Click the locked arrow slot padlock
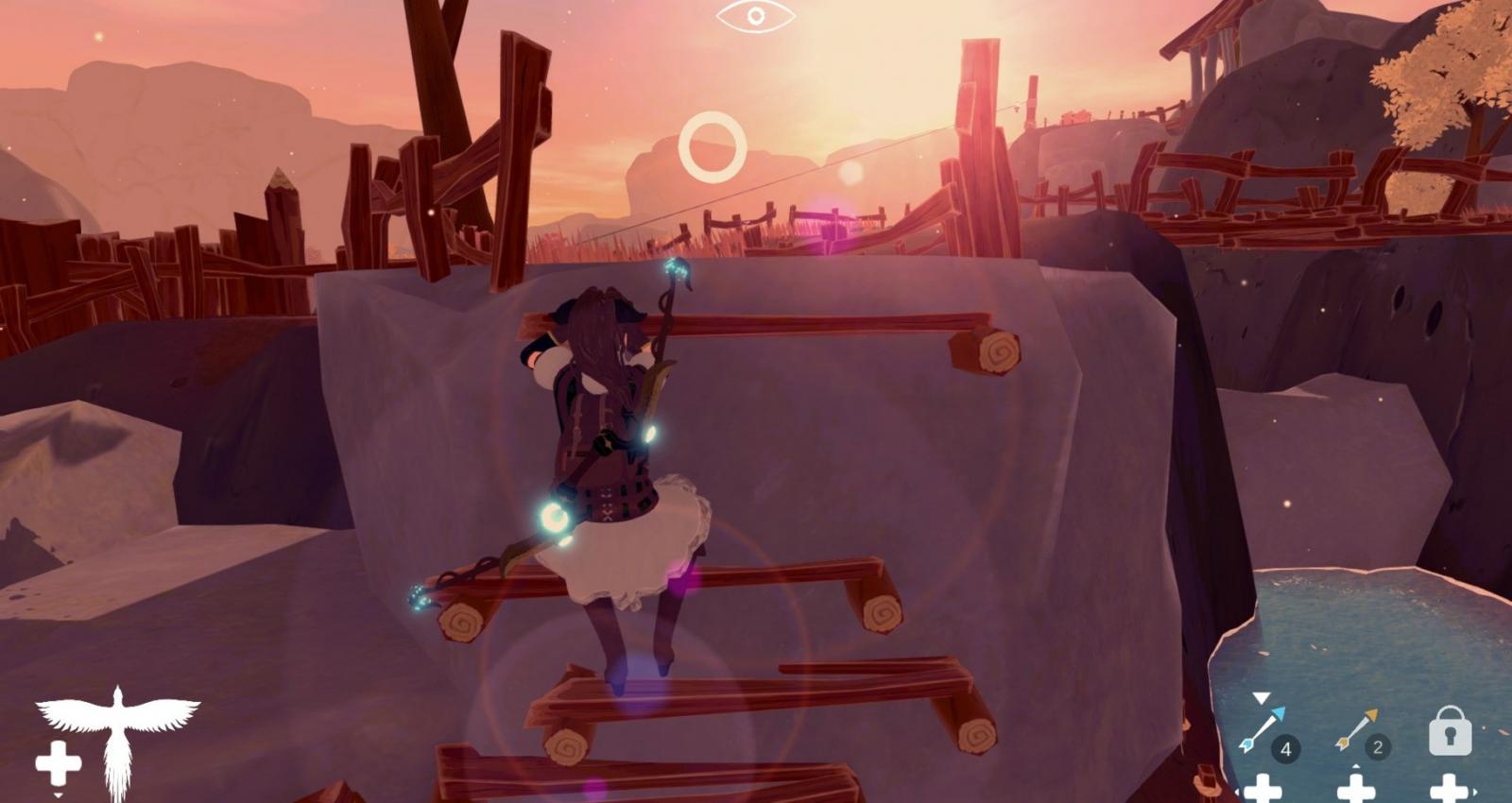Image resolution: width=1512 pixels, height=803 pixels. point(1450,730)
